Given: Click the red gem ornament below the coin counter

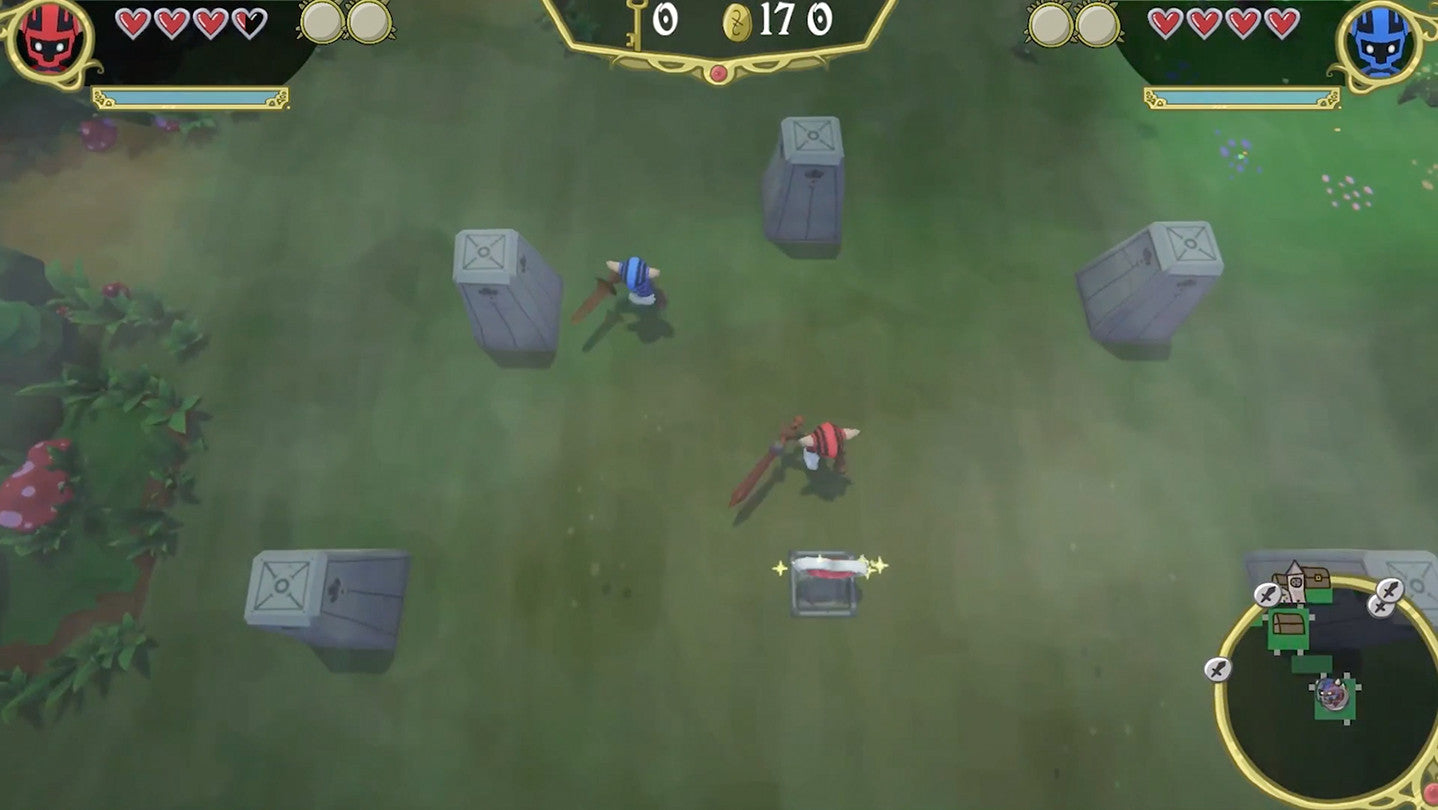Looking at the screenshot, I should 719,71.
